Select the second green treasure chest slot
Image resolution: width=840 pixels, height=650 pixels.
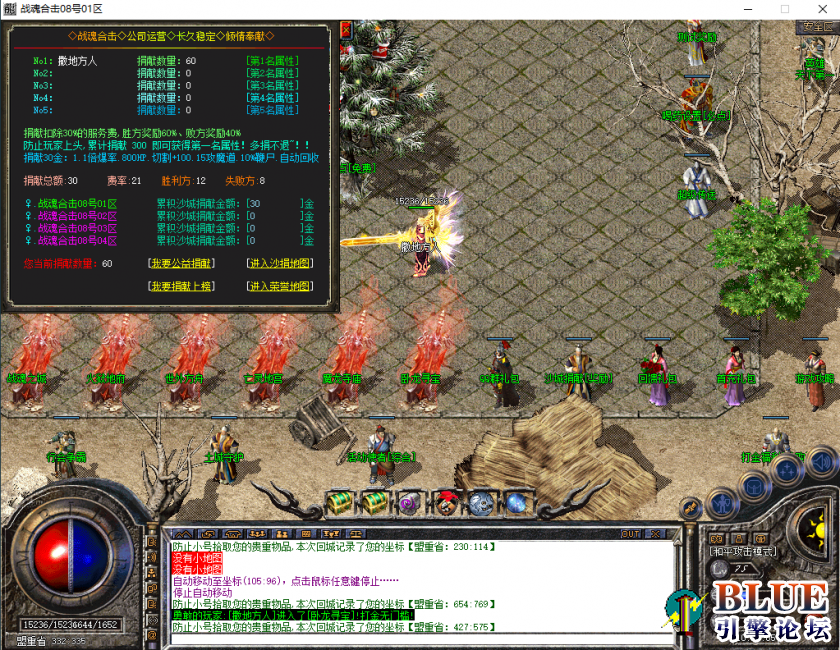[375, 501]
